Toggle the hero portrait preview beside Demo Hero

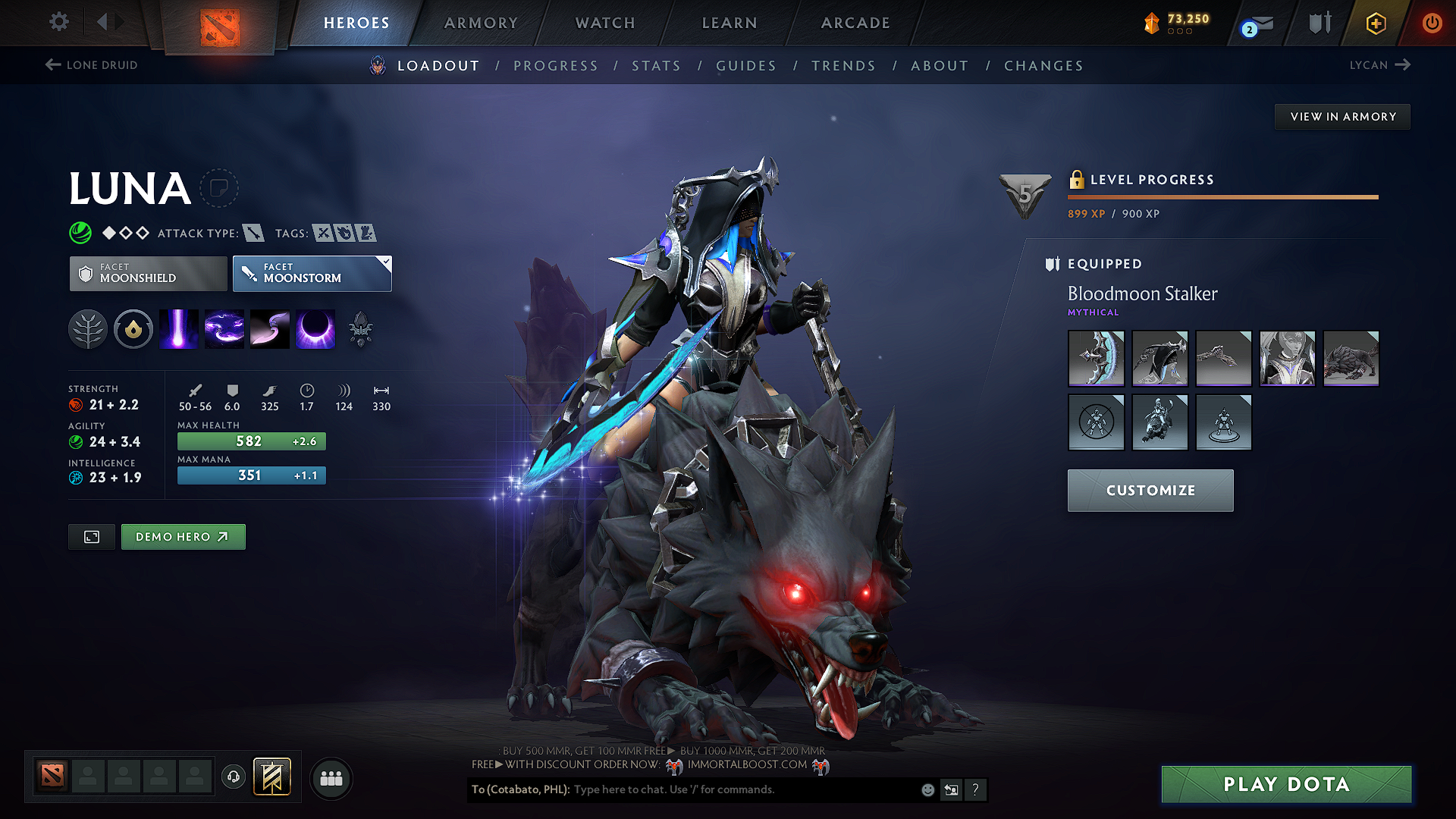tap(91, 536)
